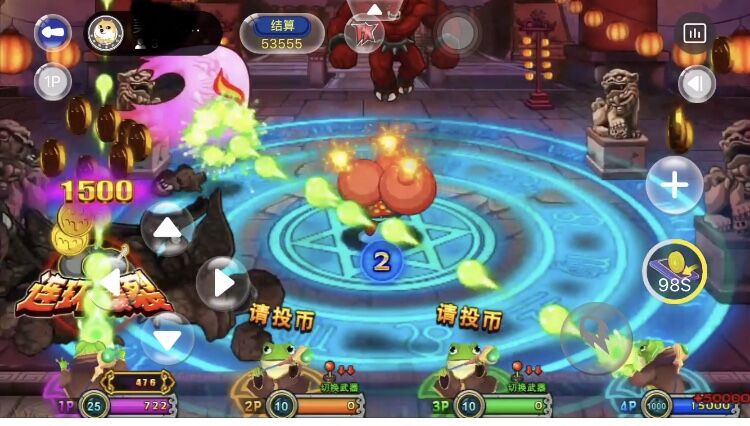Image resolution: width=750 pixels, height=426 pixels.
Task: Open the 结算 settlement button
Action: coord(282,34)
